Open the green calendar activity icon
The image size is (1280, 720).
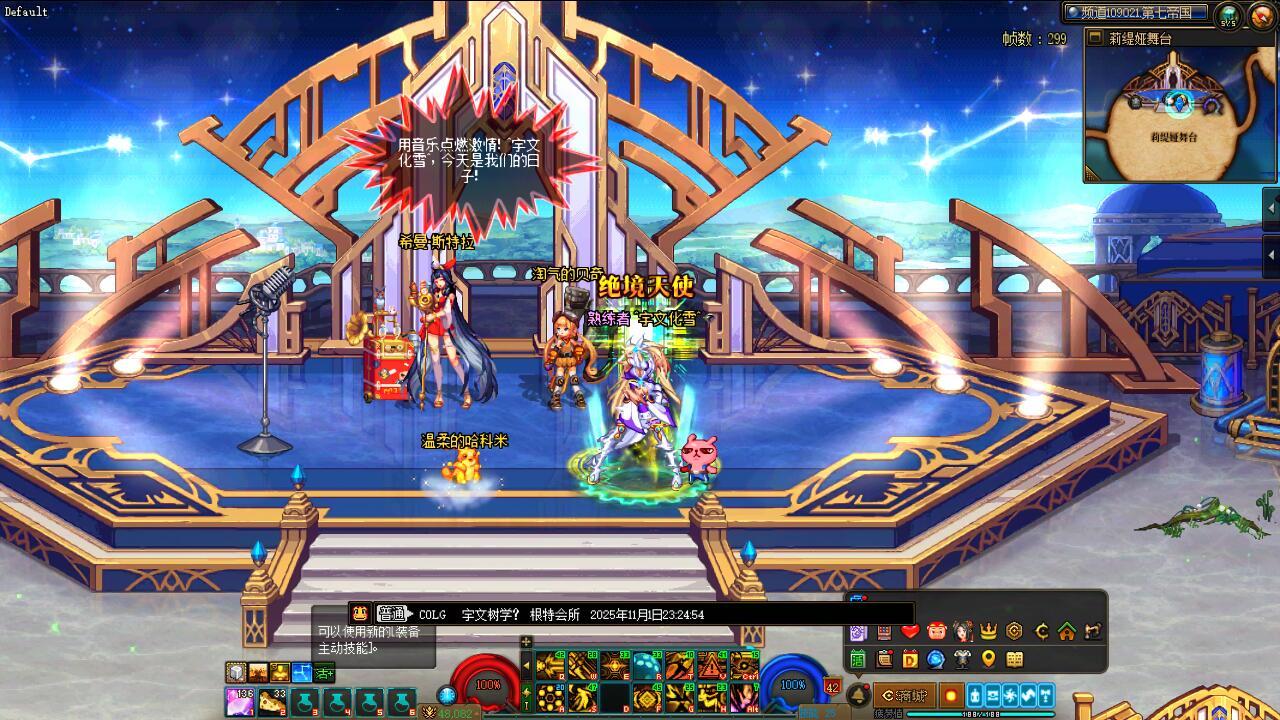858,659
